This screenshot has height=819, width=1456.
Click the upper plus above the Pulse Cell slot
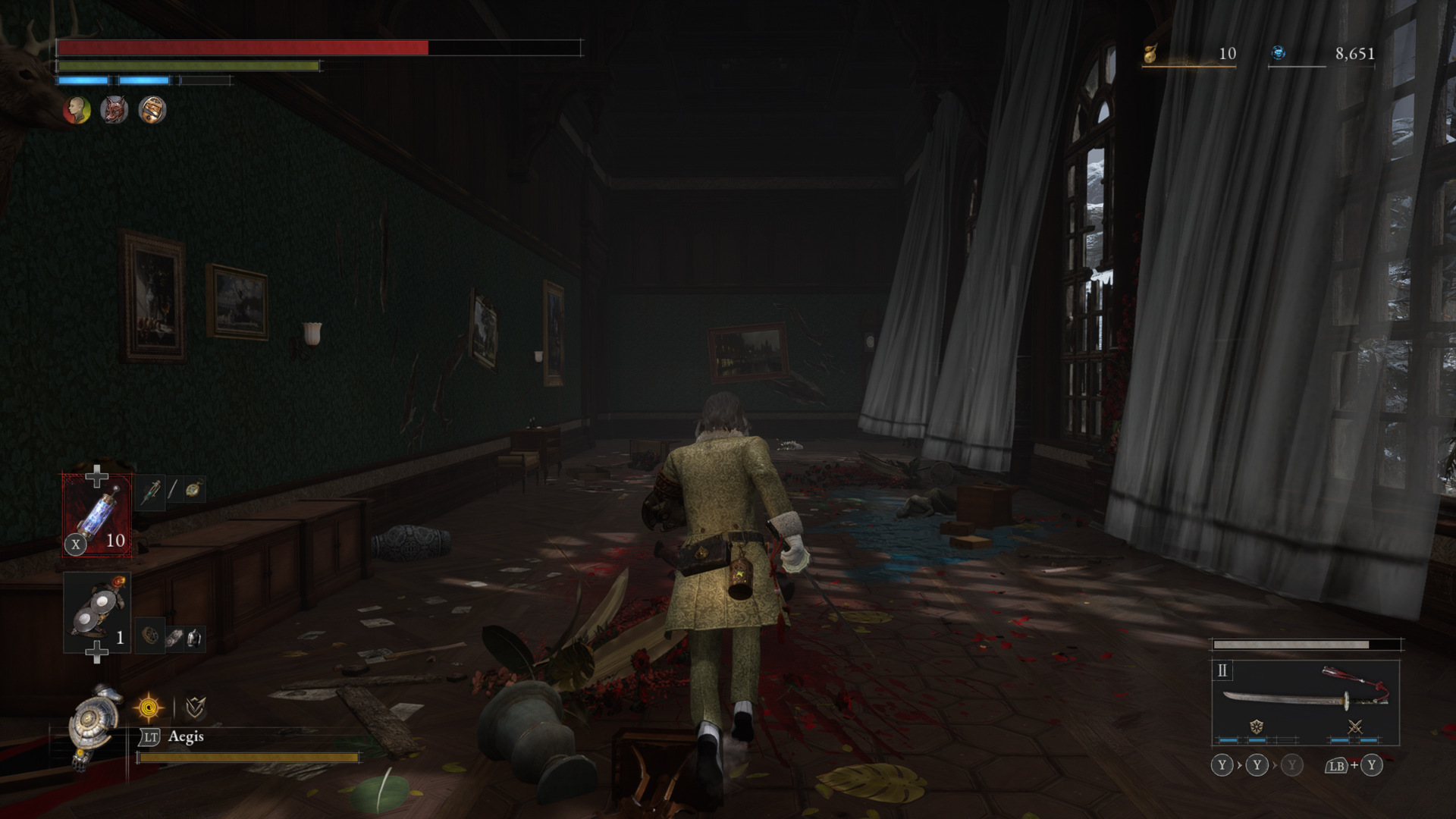point(97,475)
